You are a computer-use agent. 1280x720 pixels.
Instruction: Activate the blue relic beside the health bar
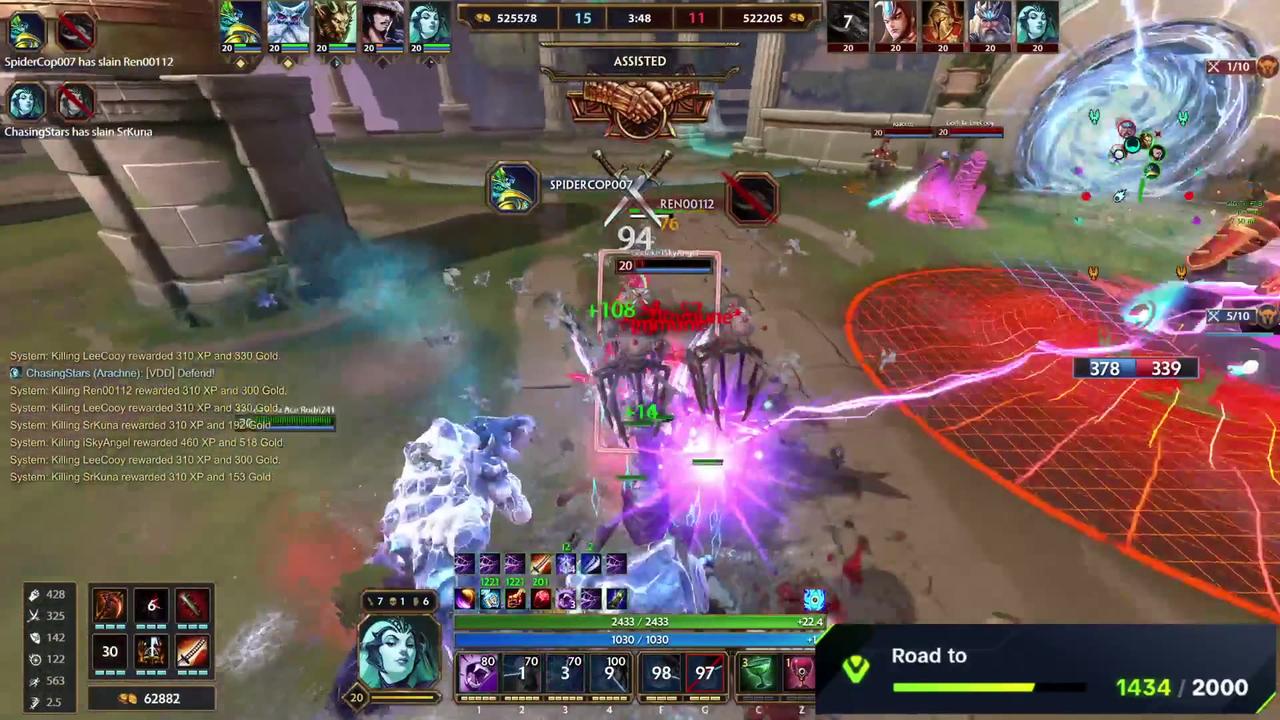click(x=813, y=598)
